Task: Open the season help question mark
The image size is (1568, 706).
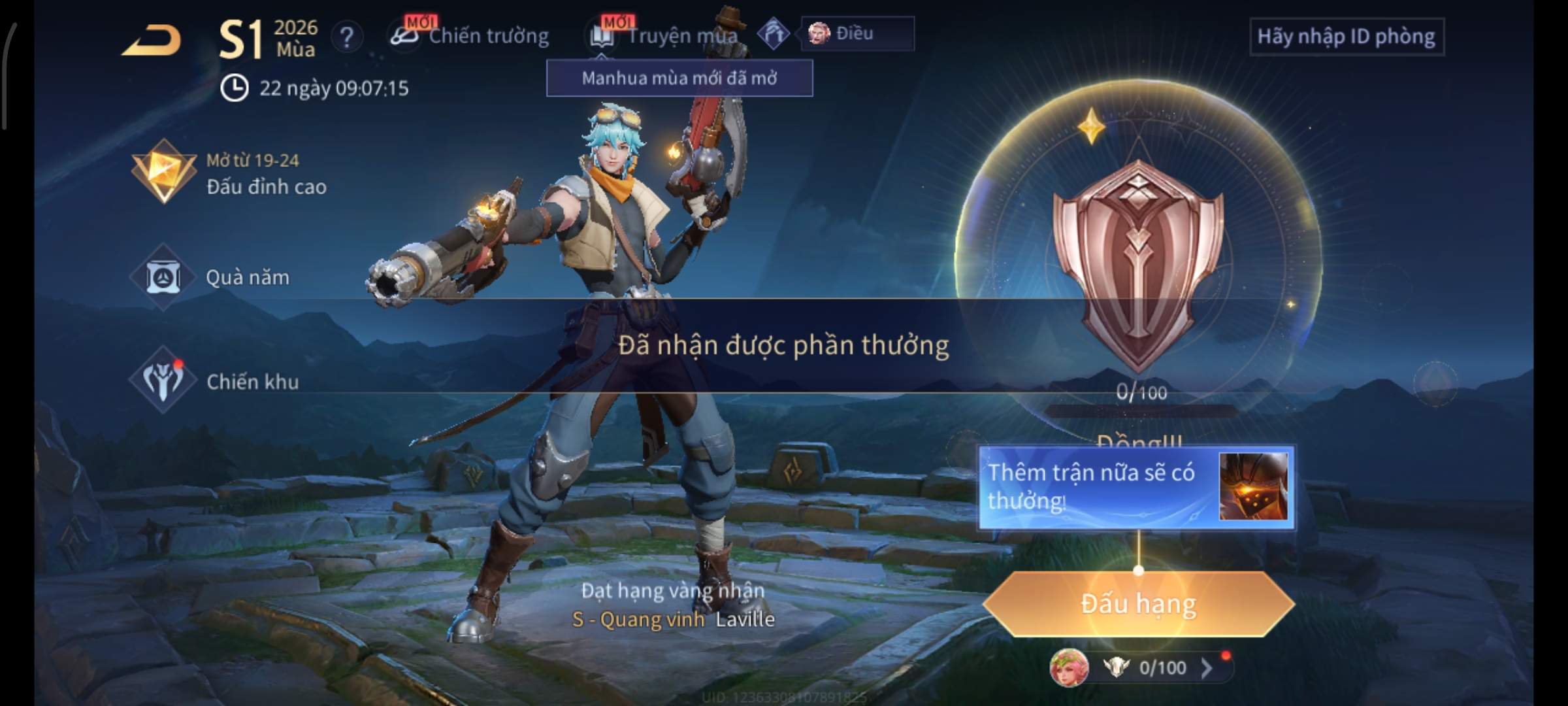Action: point(347,37)
